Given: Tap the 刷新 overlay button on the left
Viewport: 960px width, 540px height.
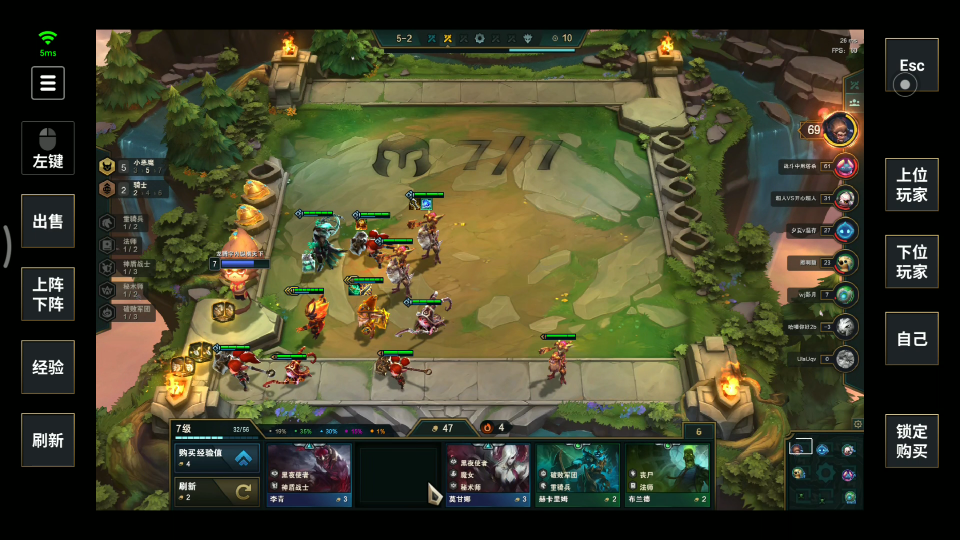Looking at the screenshot, I should tap(48, 440).
